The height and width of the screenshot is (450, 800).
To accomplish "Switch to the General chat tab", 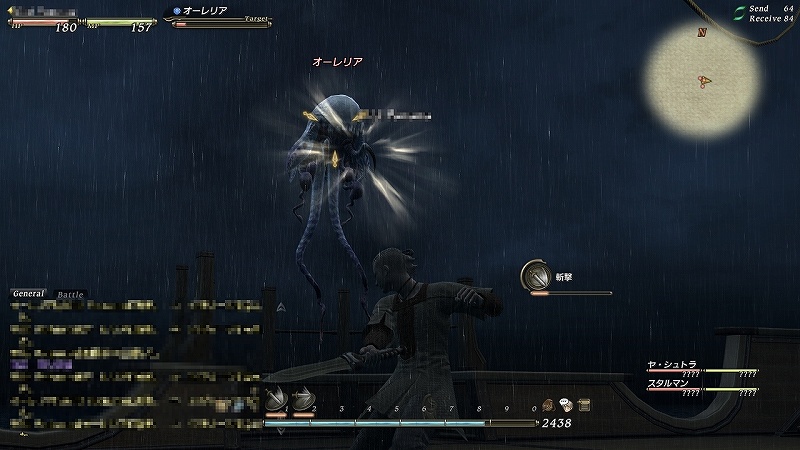I will [29, 294].
